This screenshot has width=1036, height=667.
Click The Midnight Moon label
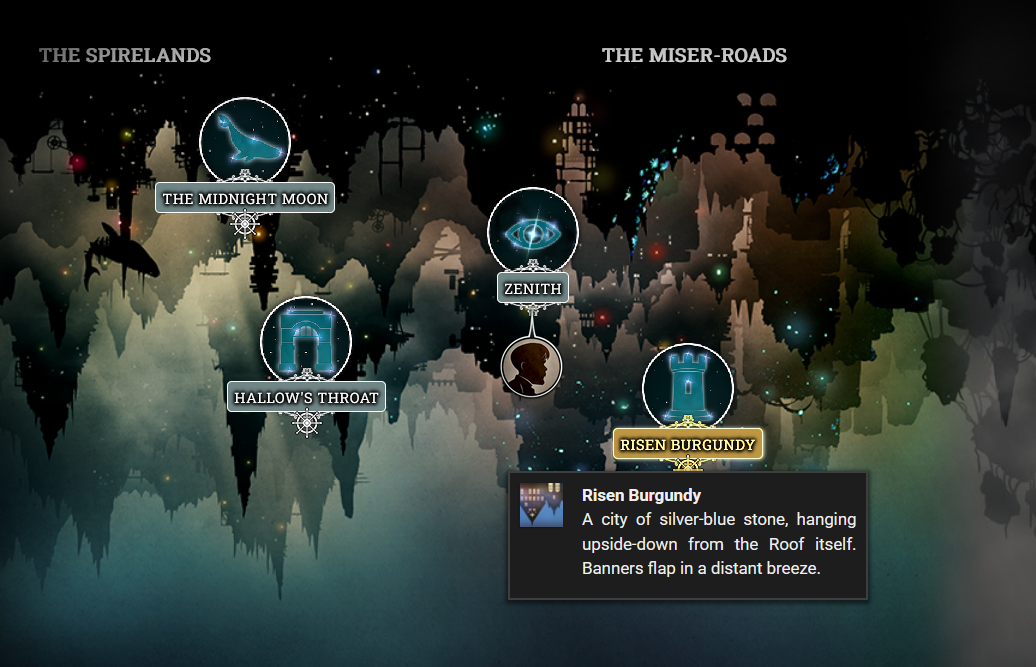tap(245, 199)
